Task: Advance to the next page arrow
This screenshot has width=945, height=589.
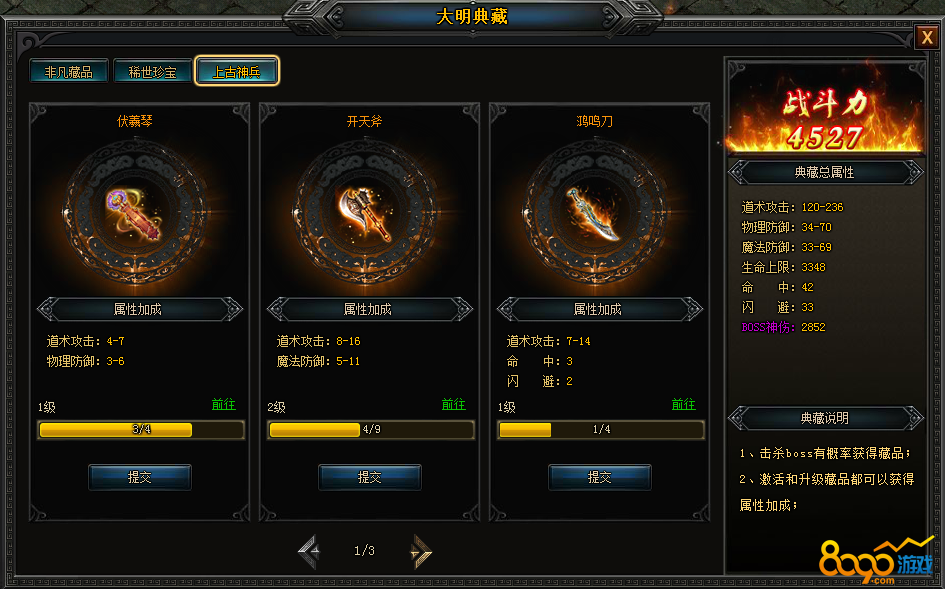Action: pyautogui.click(x=421, y=551)
